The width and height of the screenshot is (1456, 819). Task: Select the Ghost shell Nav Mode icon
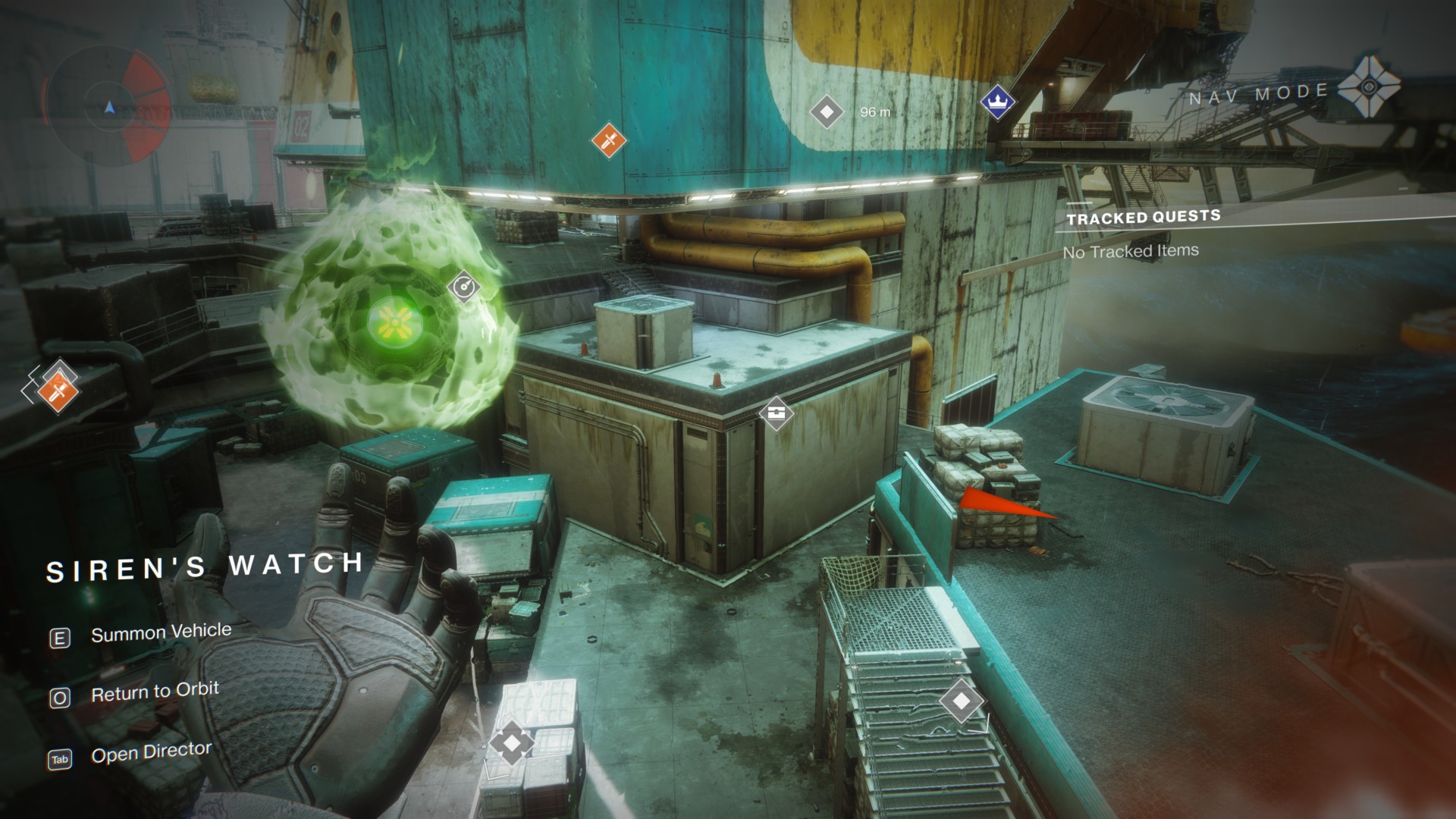(x=1369, y=86)
